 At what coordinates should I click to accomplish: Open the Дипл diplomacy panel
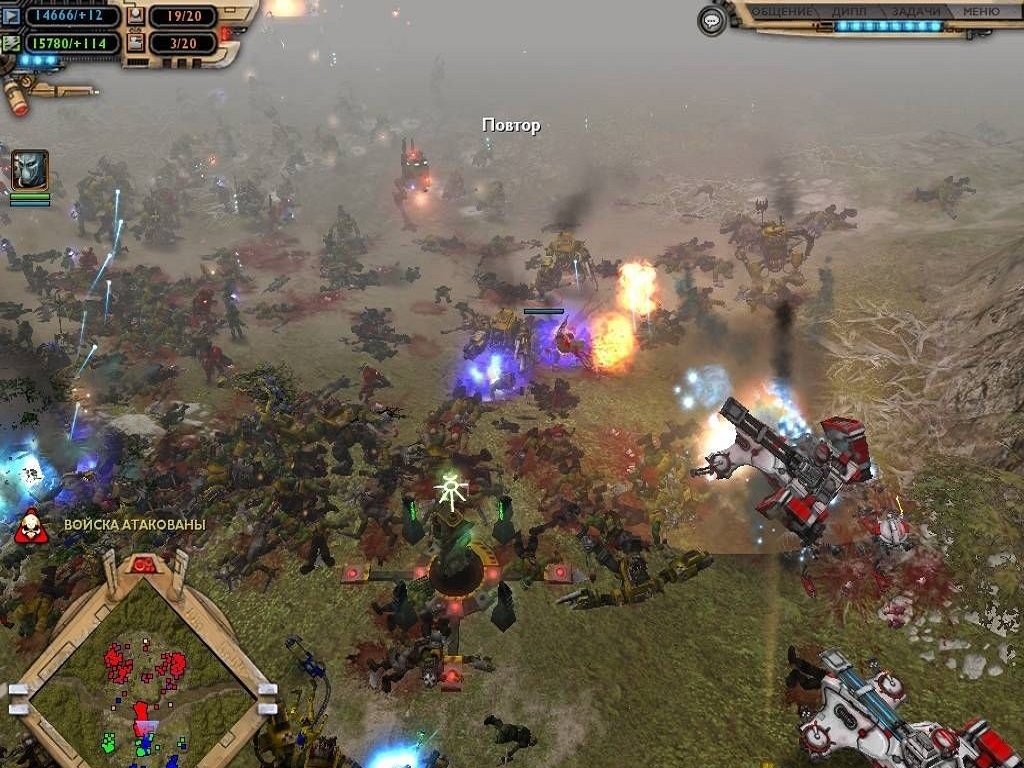pos(848,12)
